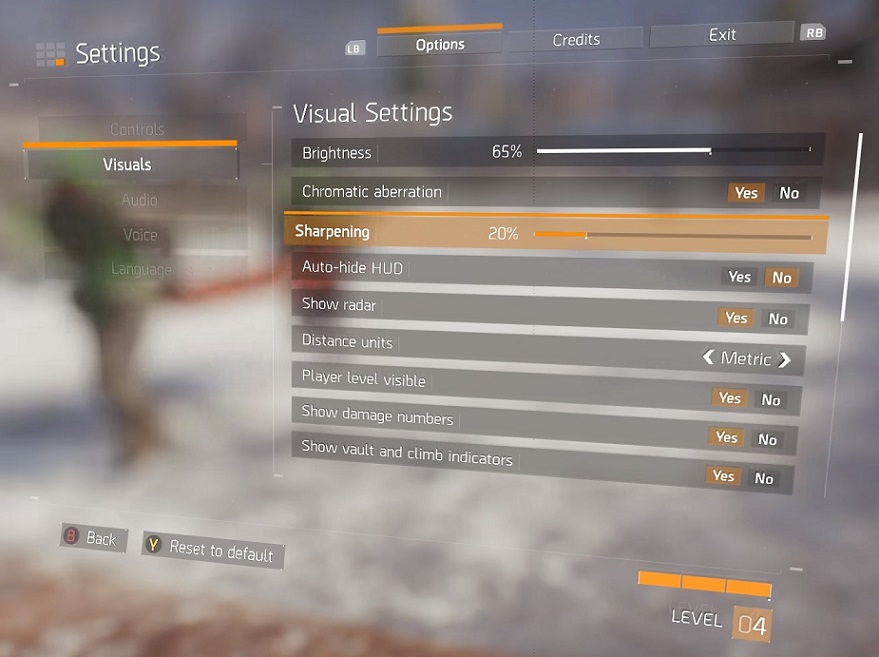Switch to the Credits tab
This screenshot has height=657, width=879.
pyautogui.click(x=576, y=40)
